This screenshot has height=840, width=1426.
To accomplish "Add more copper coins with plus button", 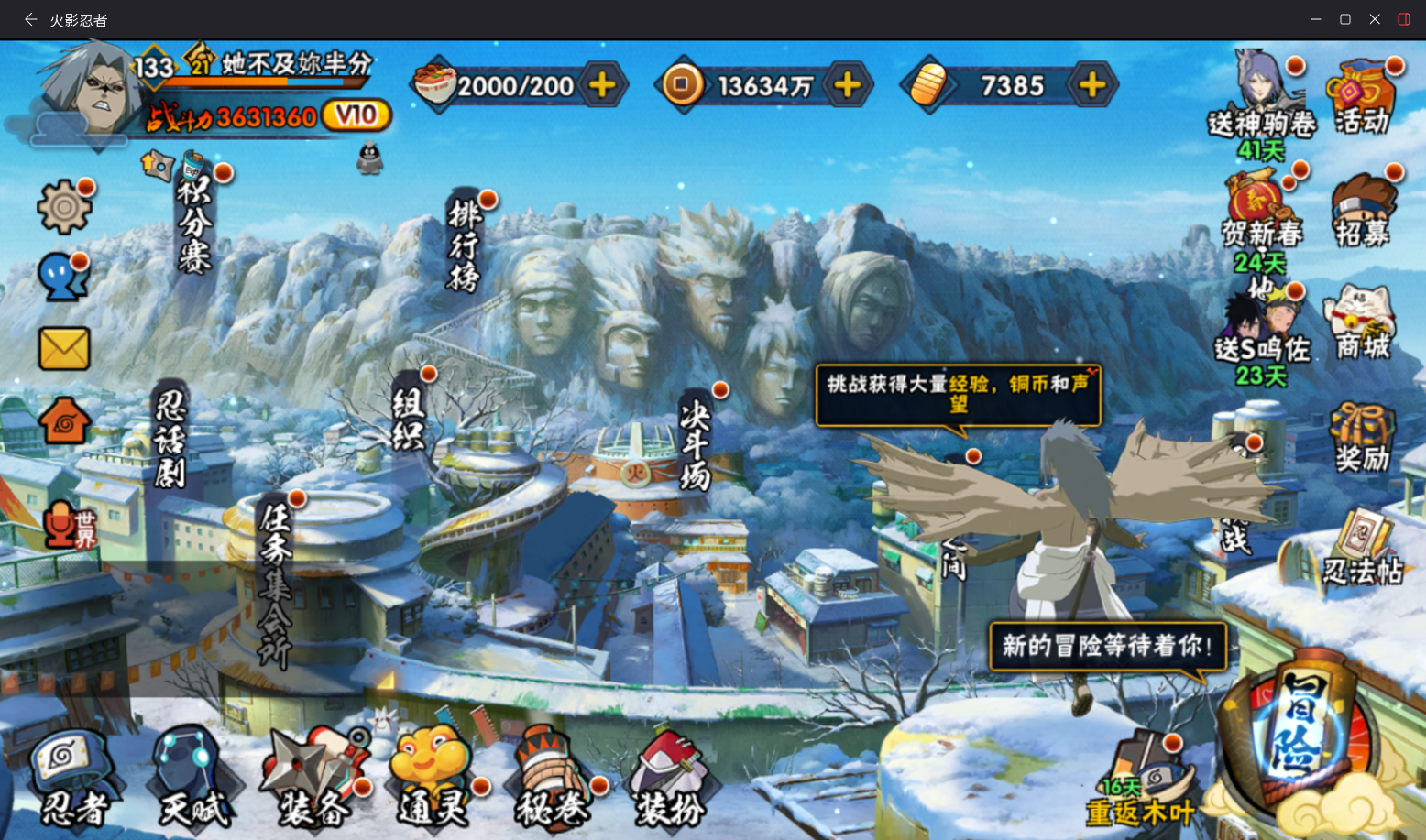I will 848,86.
